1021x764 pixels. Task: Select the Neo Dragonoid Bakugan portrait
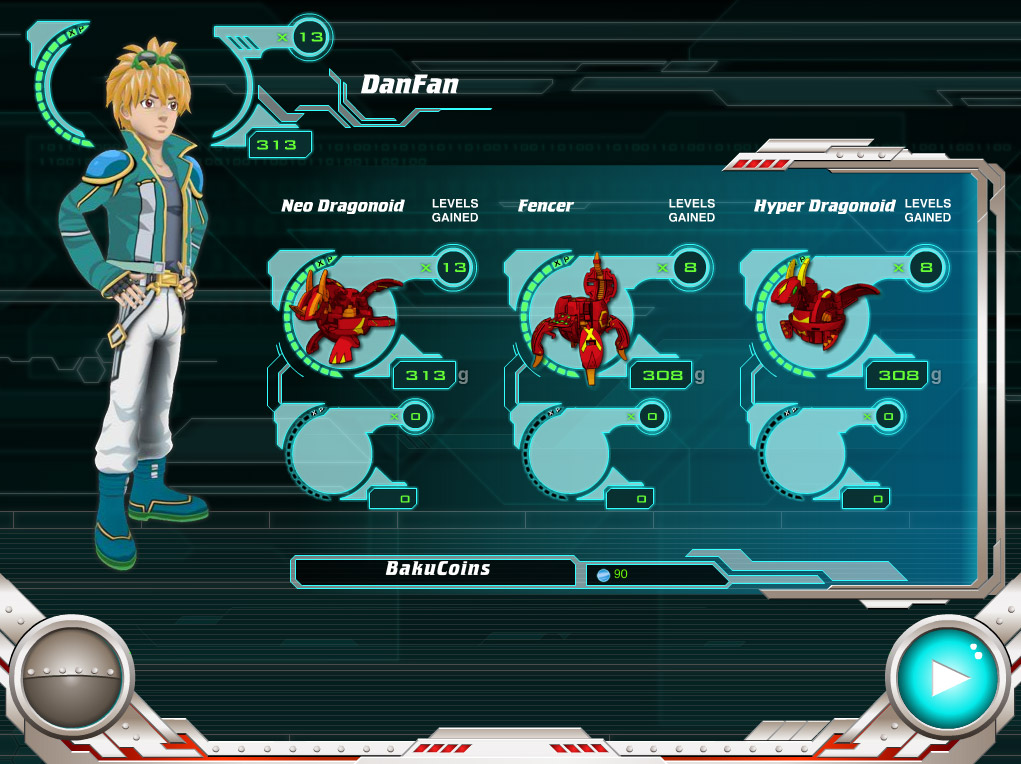pyautogui.click(x=342, y=313)
